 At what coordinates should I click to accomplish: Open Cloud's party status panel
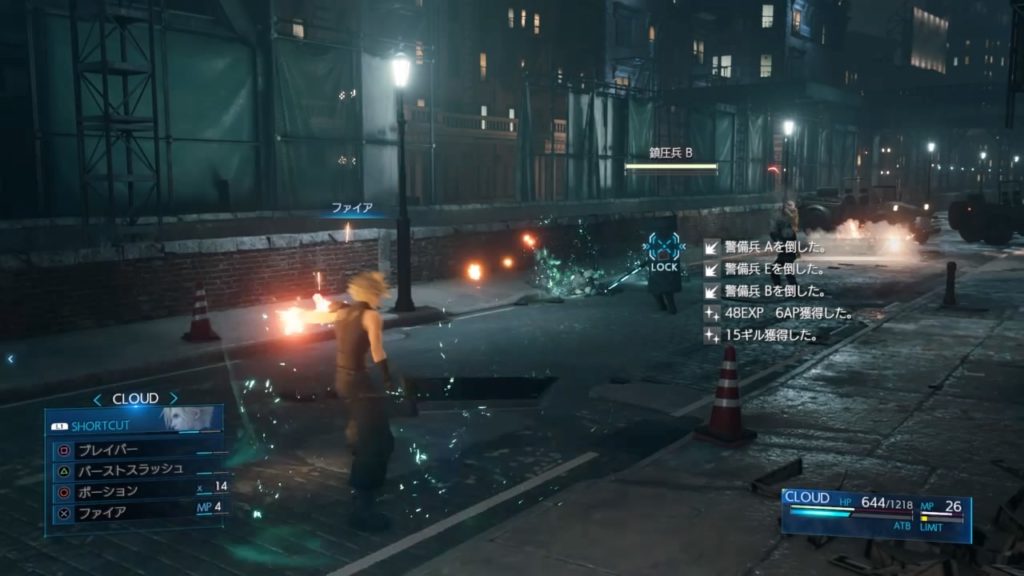pos(875,514)
